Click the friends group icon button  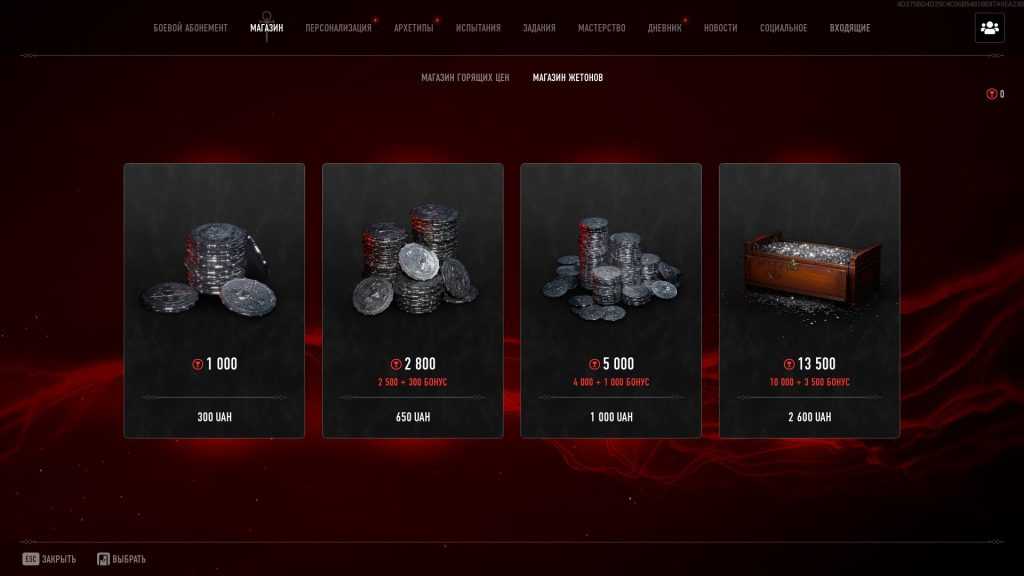[990, 28]
